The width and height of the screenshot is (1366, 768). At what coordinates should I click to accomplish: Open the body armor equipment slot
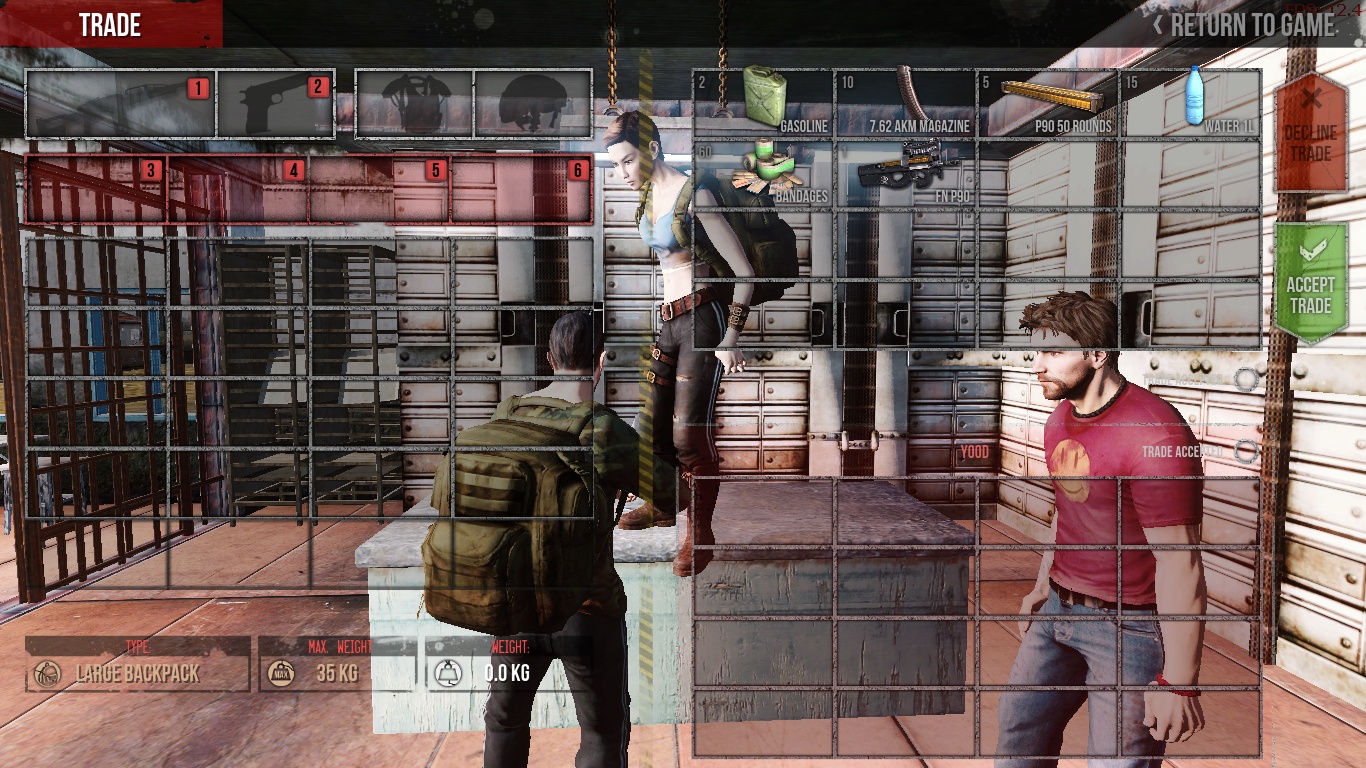pyautogui.click(x=414, y=103)
